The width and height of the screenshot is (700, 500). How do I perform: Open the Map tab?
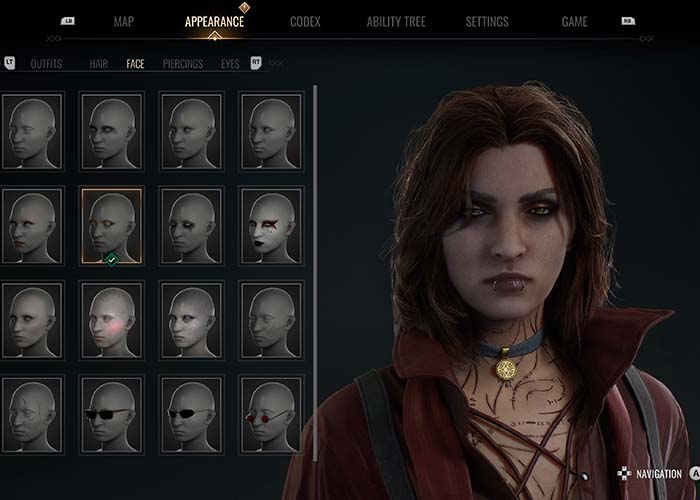click(124, 21)
